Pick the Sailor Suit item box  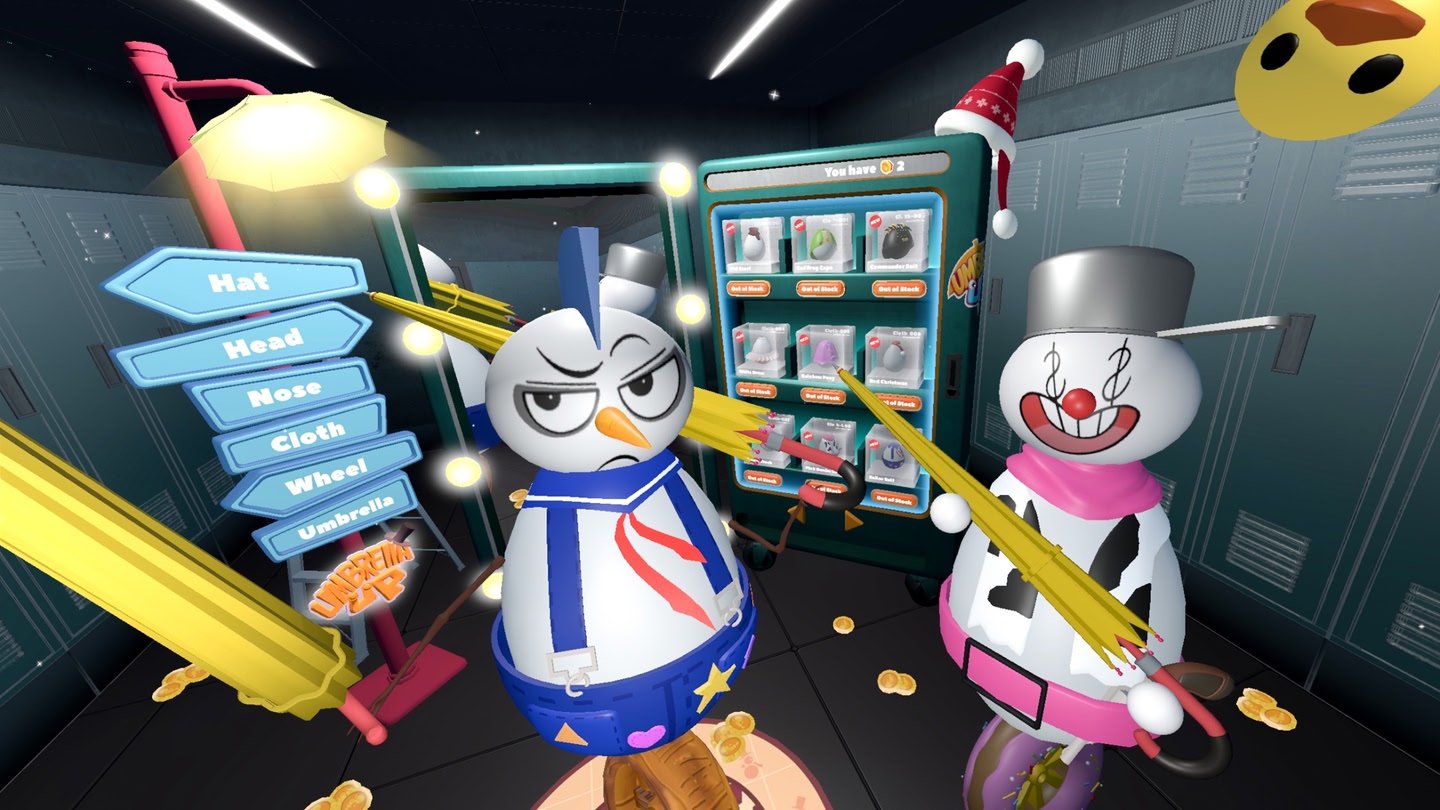890,456
